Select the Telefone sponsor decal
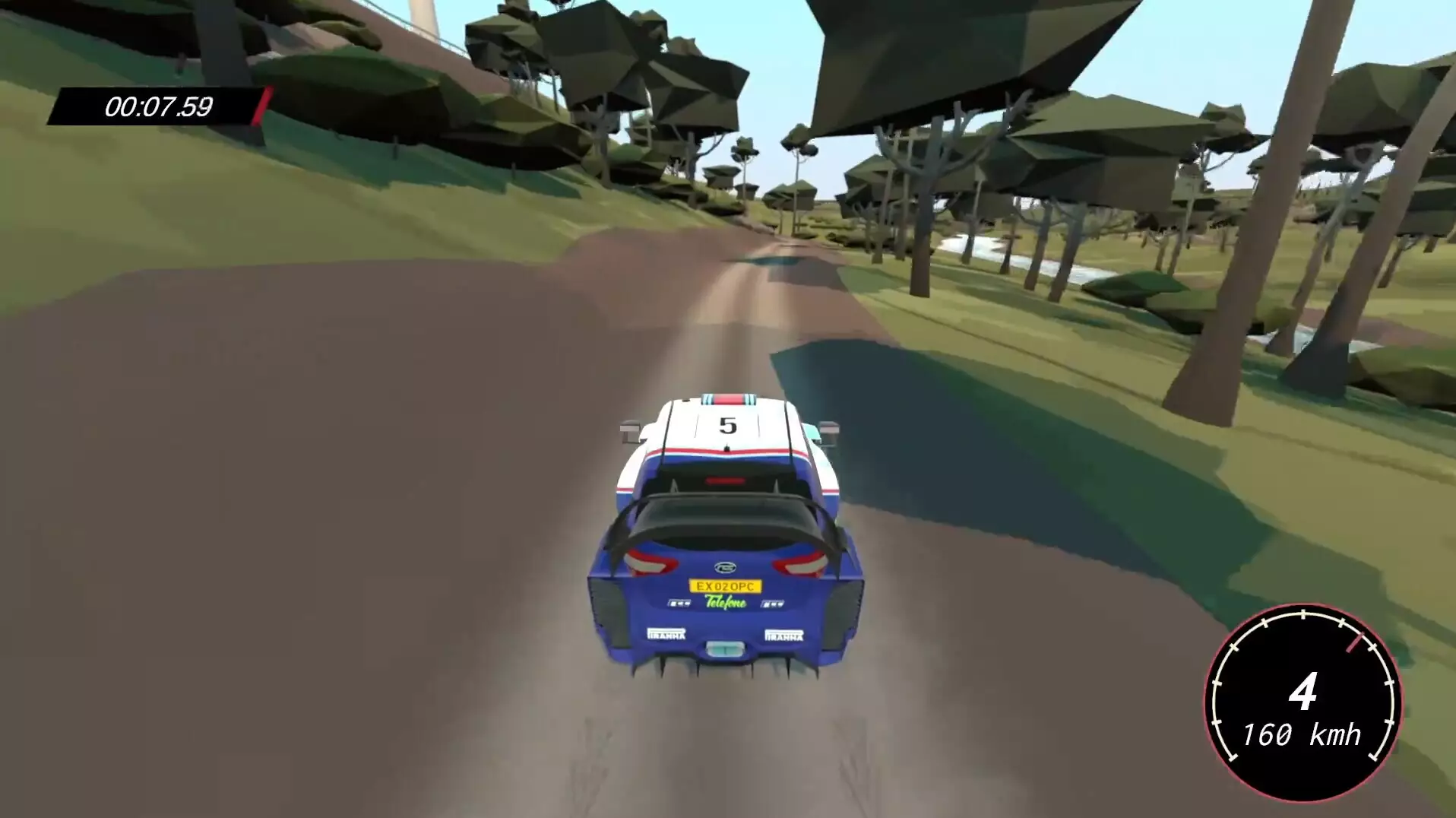The image size is (1456, 818). tap(726, 603)
